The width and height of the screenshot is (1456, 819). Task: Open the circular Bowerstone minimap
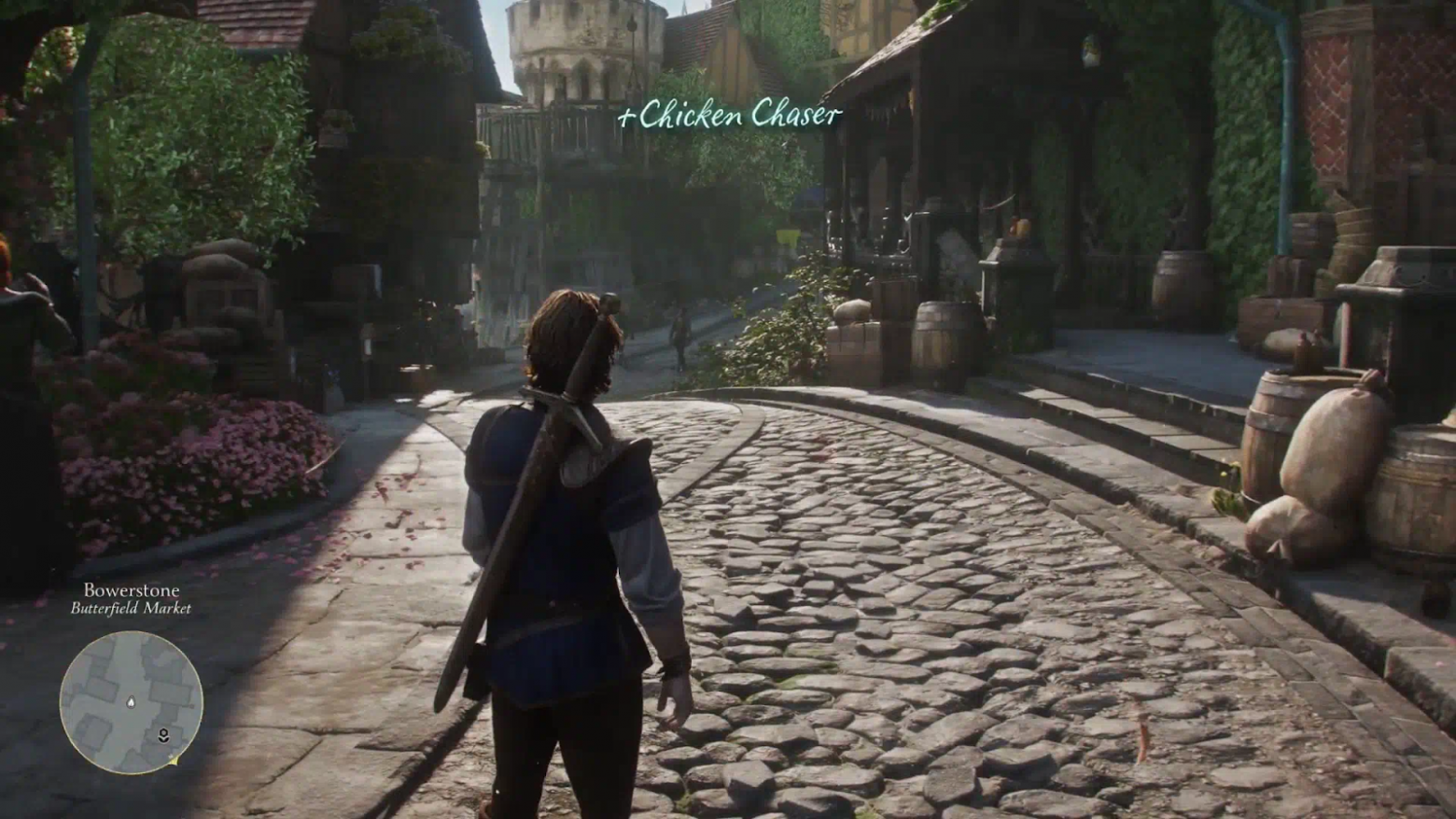pos(131,702)
